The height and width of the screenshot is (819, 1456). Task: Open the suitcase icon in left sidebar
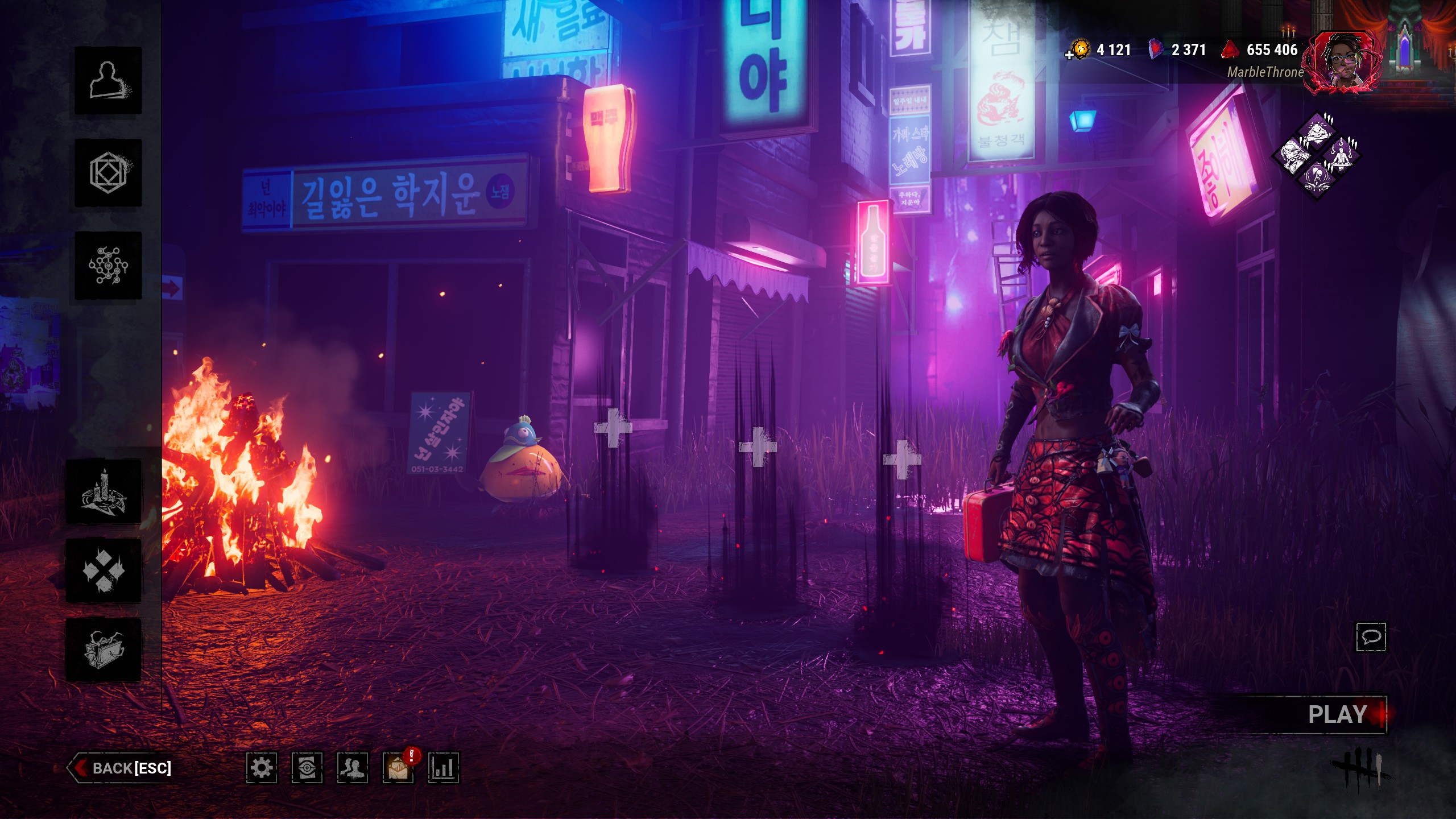104,650
